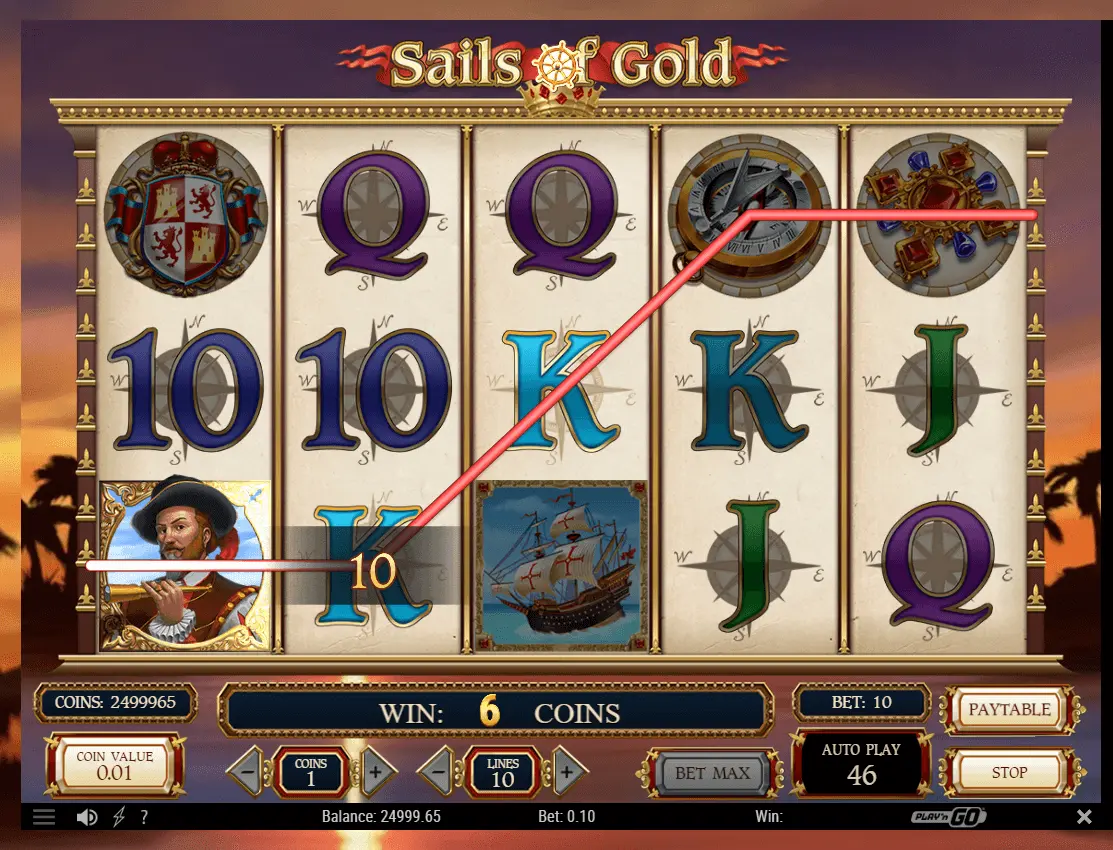Increase the number of lines
This screenshot has width=1113, height=850.
[566, 772]
